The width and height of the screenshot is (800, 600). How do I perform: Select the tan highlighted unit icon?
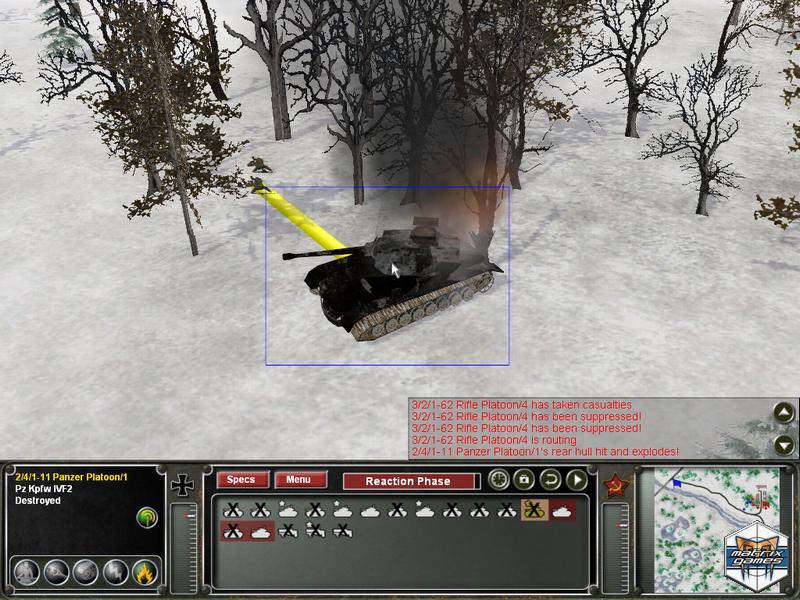point(535,510)
